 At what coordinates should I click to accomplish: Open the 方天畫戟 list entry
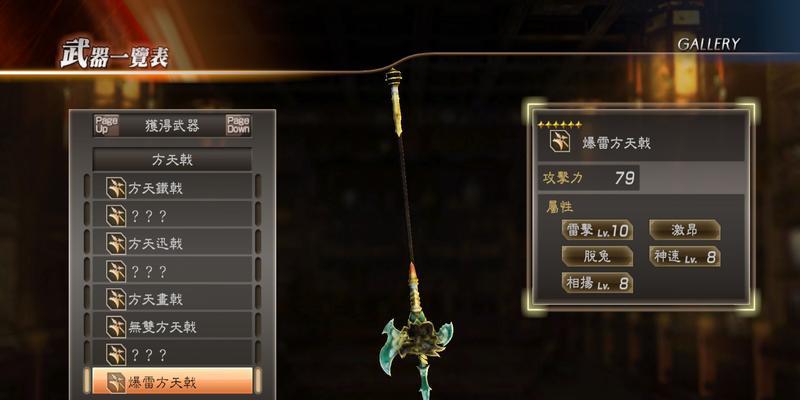tap(172, 299)
